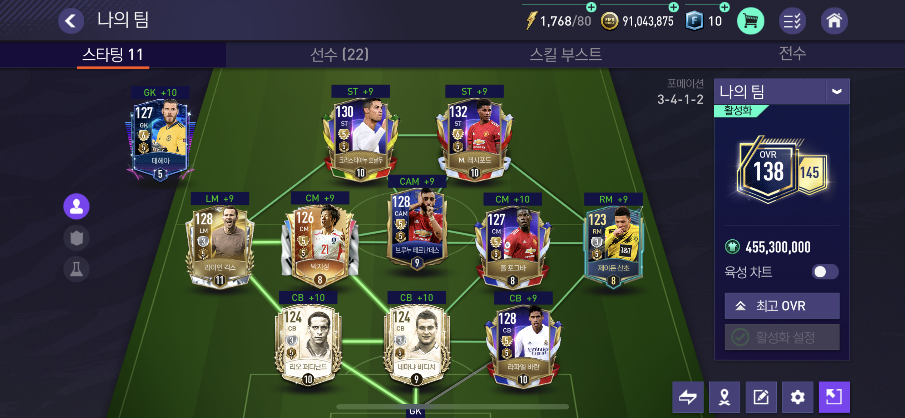
Task: Open the gear settings icon
Action: tap(797, 397)
